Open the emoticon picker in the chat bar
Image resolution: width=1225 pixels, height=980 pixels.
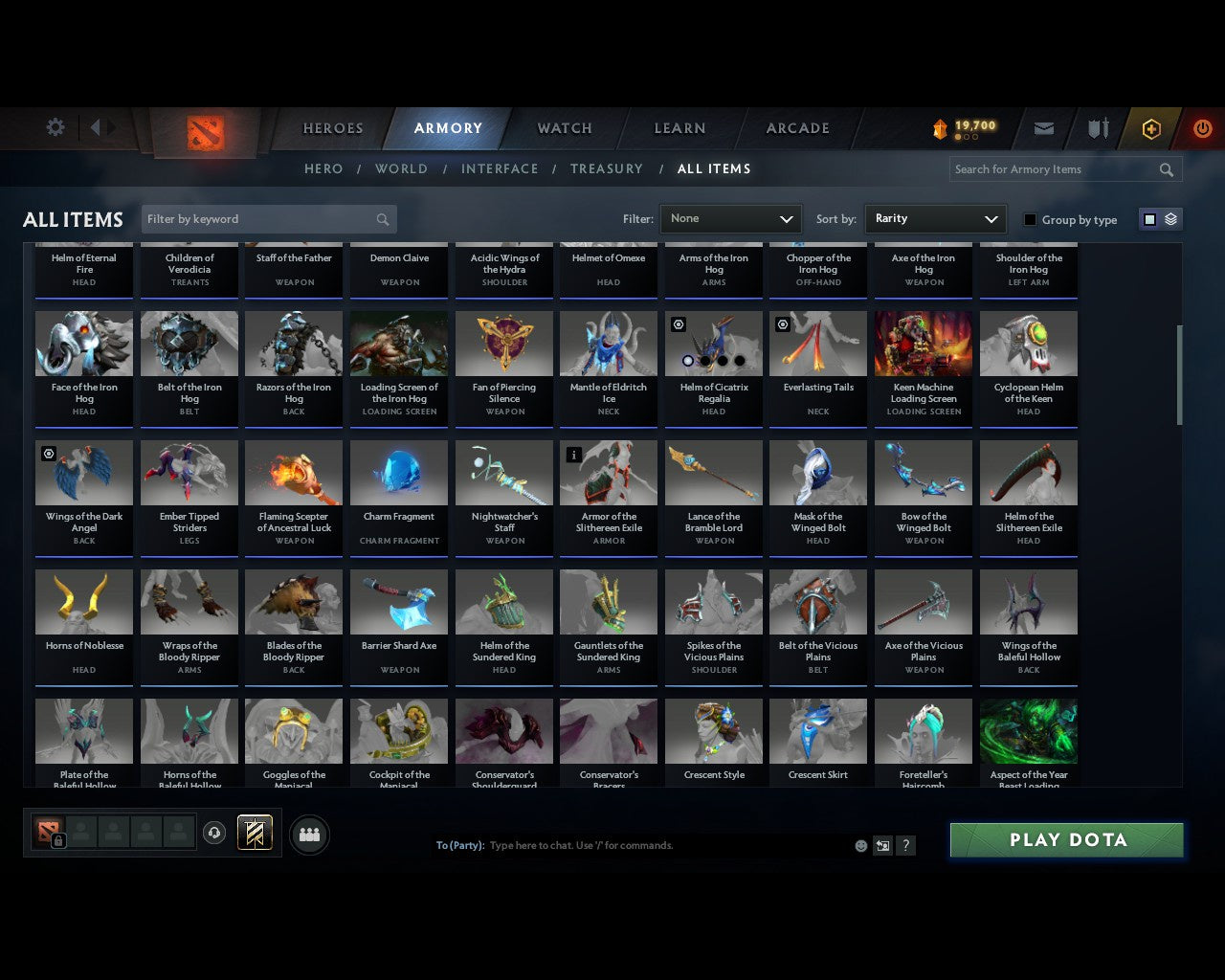point(860,845)
